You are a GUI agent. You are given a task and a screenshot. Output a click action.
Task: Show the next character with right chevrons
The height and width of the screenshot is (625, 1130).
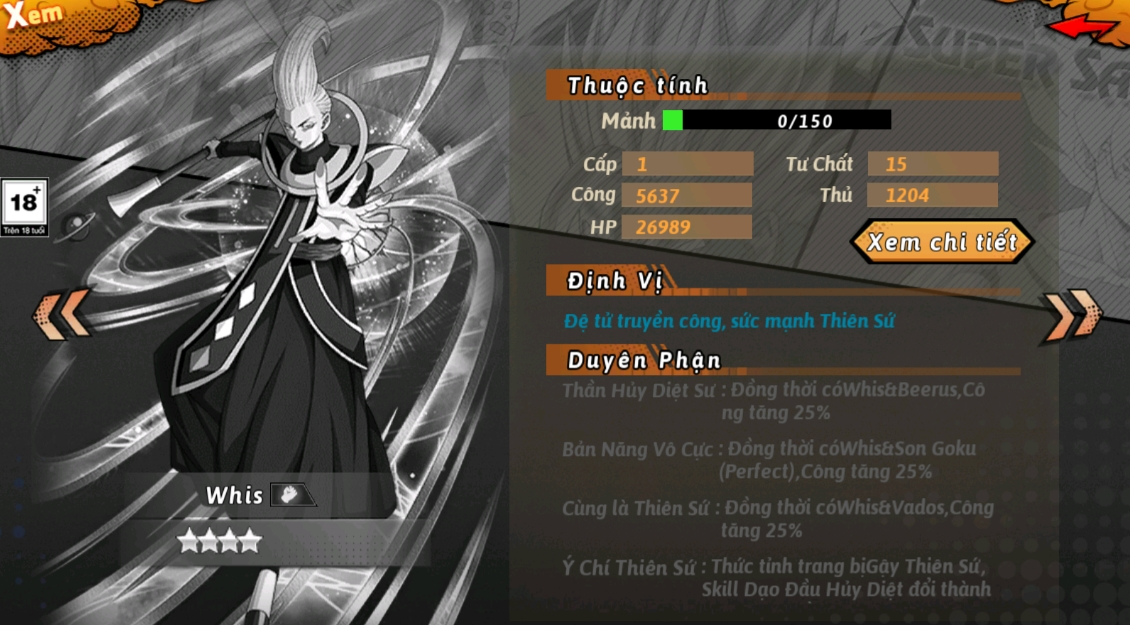1069,314
